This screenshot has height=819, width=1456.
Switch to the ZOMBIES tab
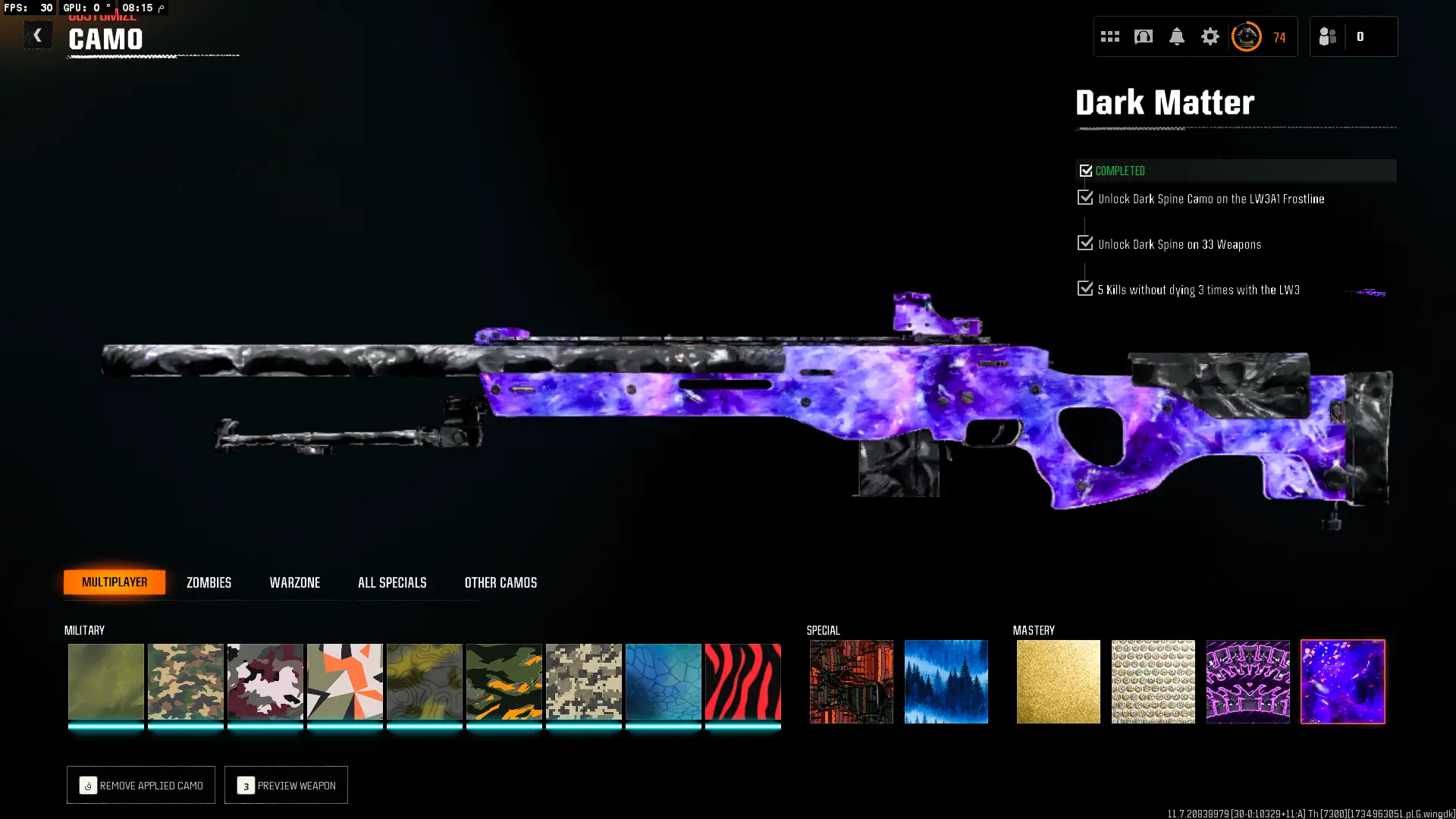coord(208,582)
